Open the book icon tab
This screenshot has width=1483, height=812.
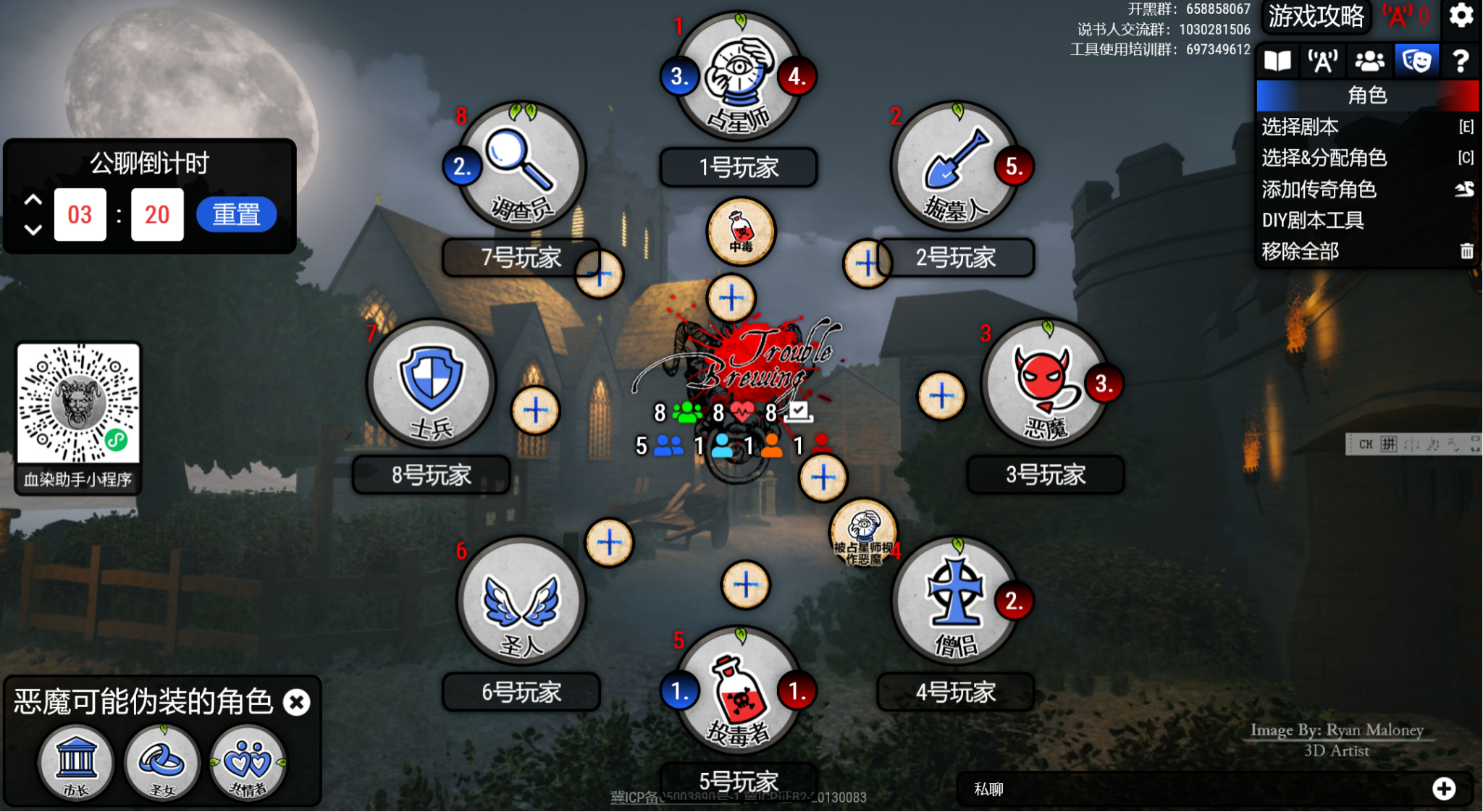click(1277, 61)
